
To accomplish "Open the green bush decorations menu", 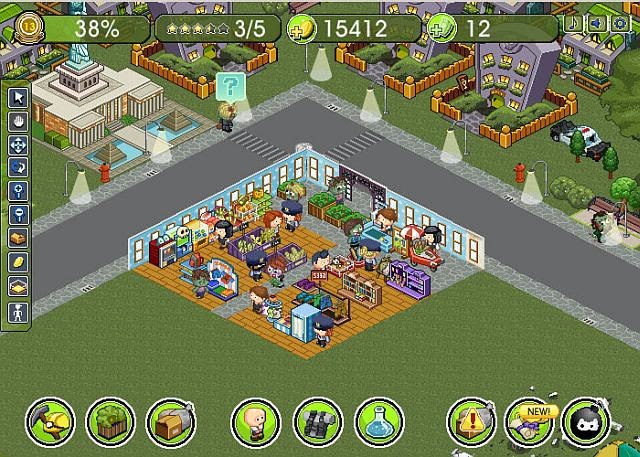I will [109, 422].
